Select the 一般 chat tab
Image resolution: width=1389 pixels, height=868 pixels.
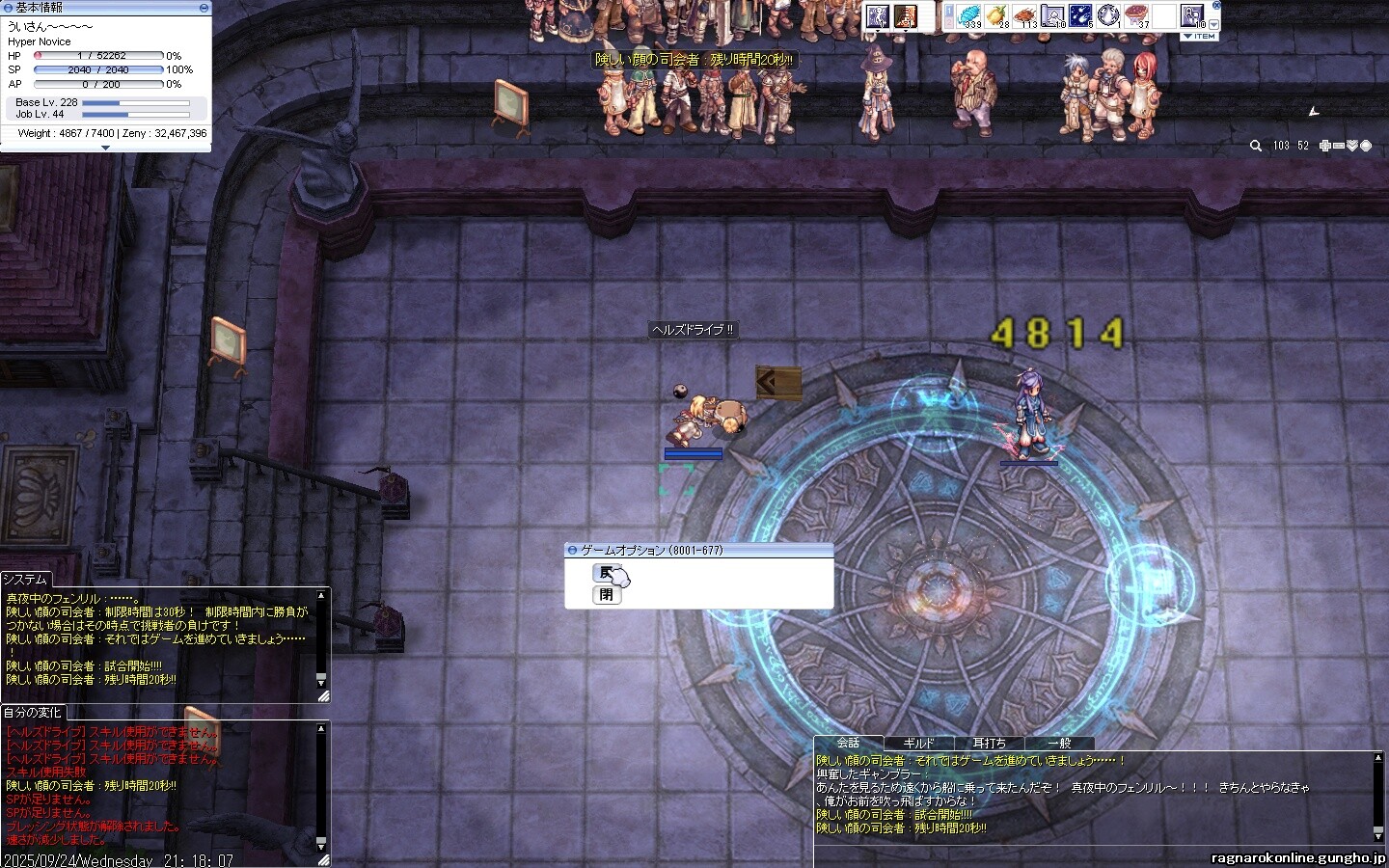point(1059,744)
